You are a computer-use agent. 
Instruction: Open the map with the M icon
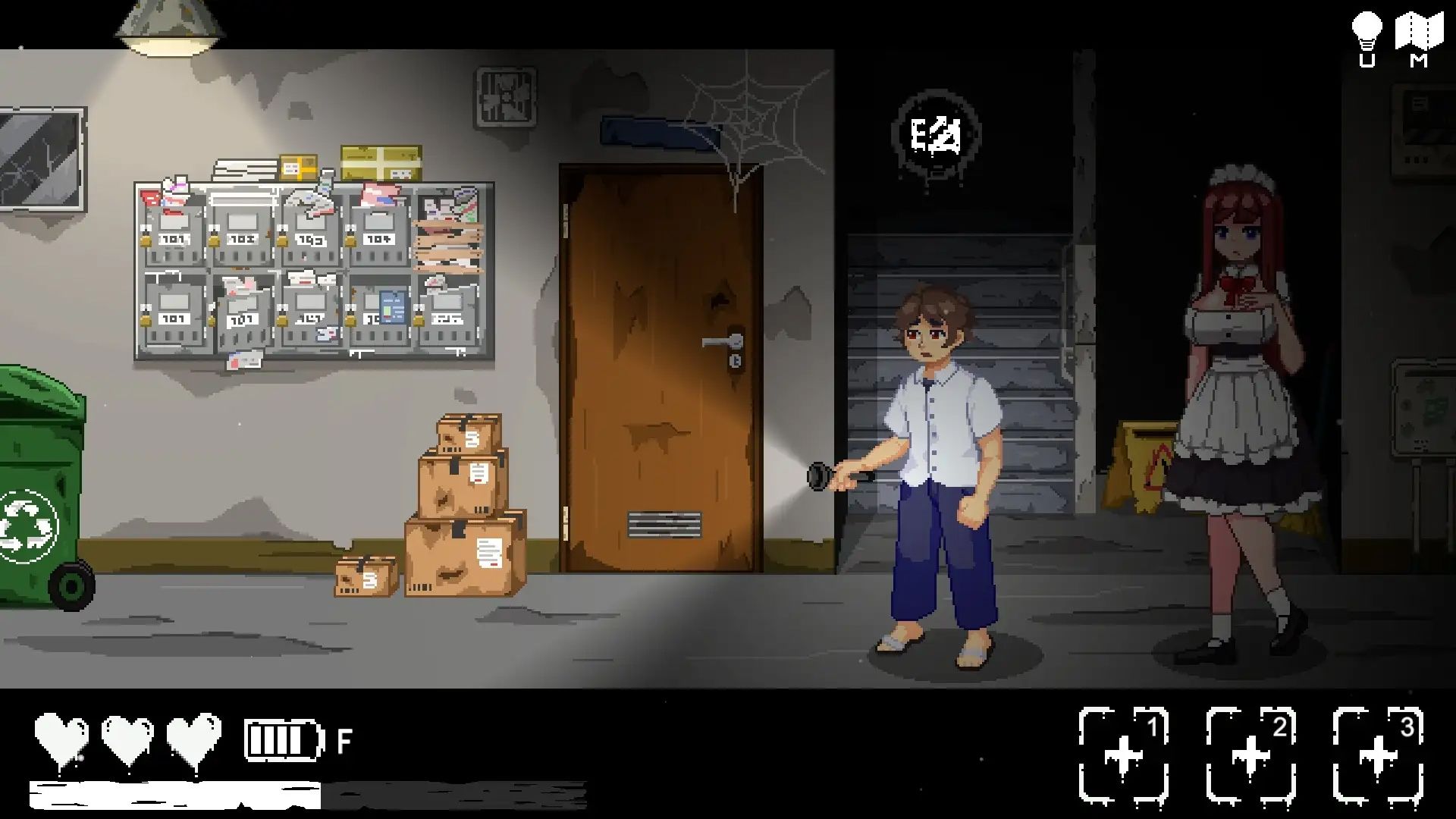(1420, 30)
